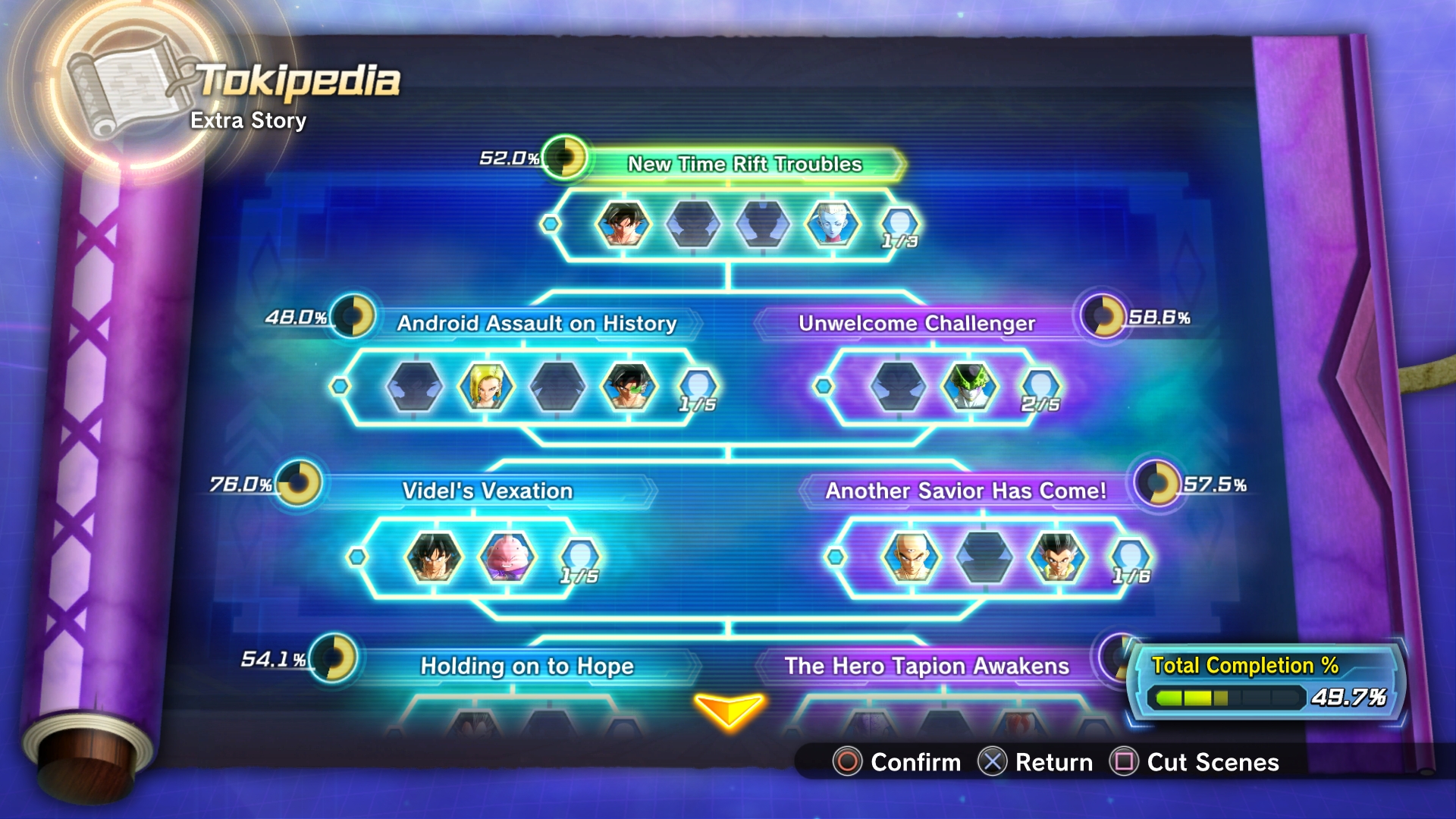
Task: Pick the Gotenks portrait node
Action: tap(1057, 557)
